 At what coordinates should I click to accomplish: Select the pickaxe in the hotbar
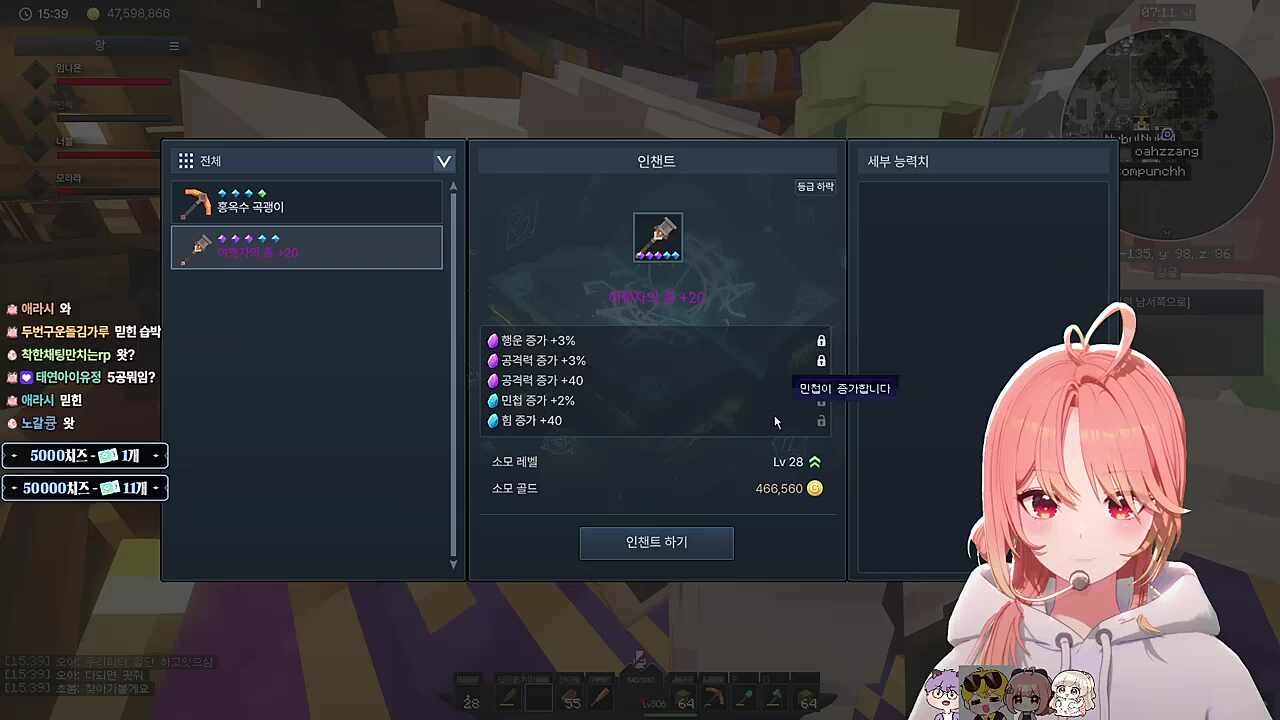(714, 698)
